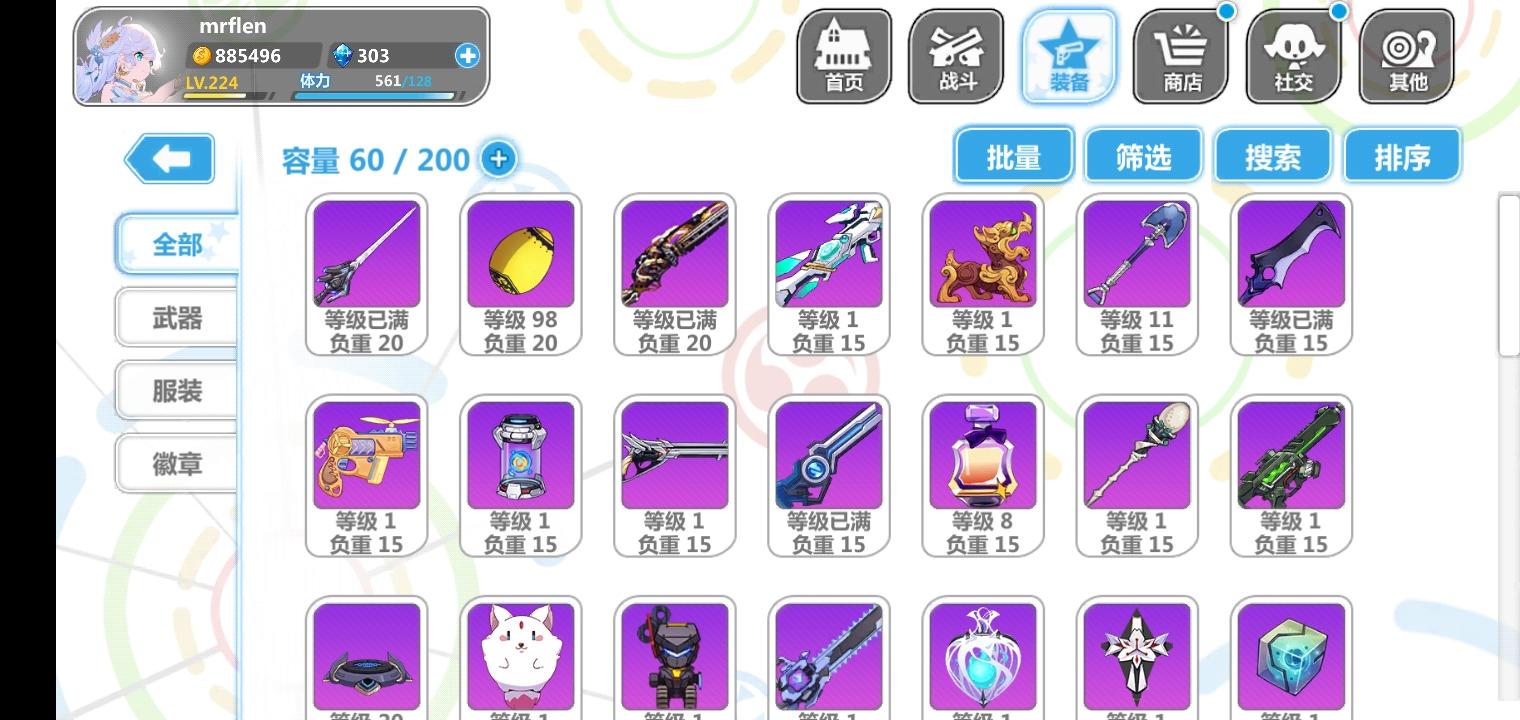Open the 徽章 badges category
The width and height of the screenshot is (1520, 720).
pos(175,463)
